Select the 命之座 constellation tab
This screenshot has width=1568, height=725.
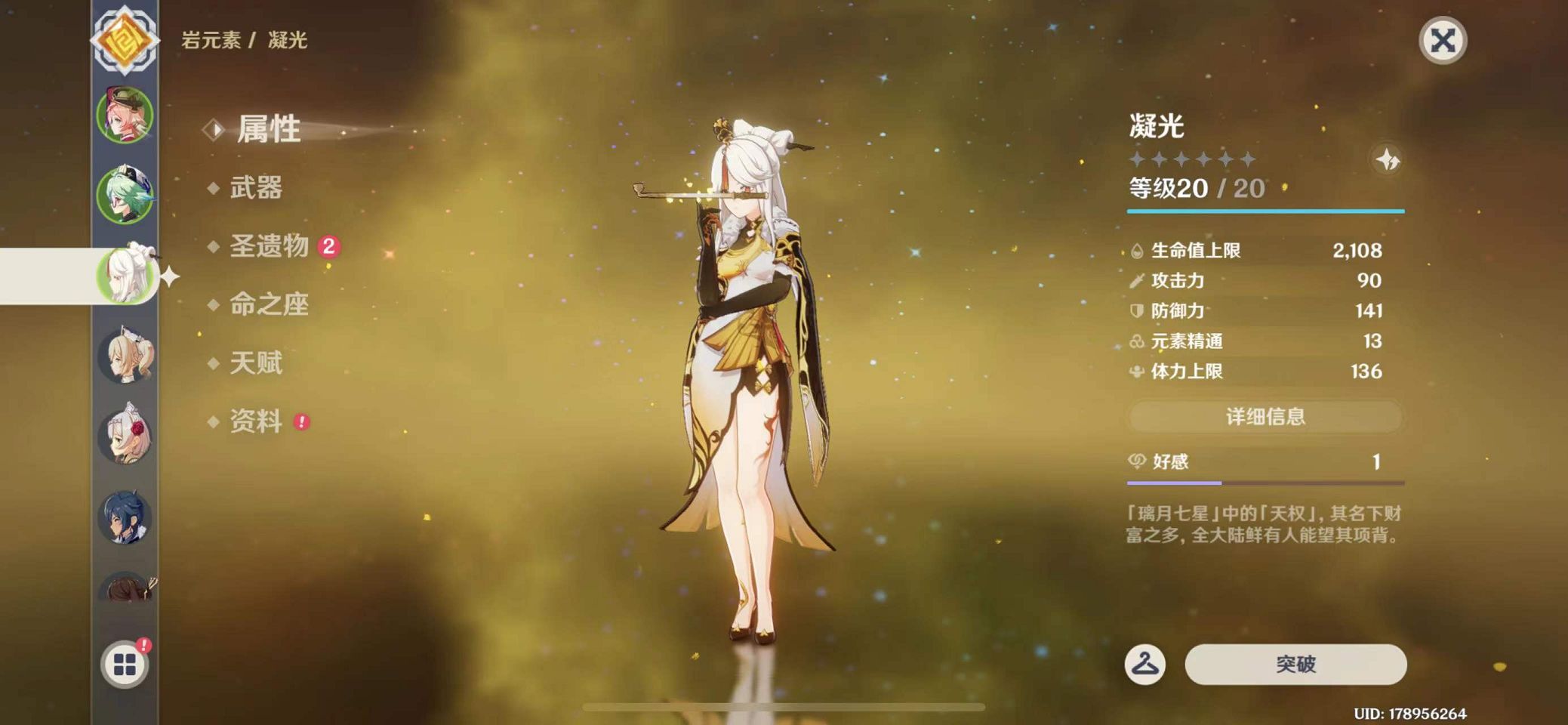pyautogui.click(x=270, y=304)
